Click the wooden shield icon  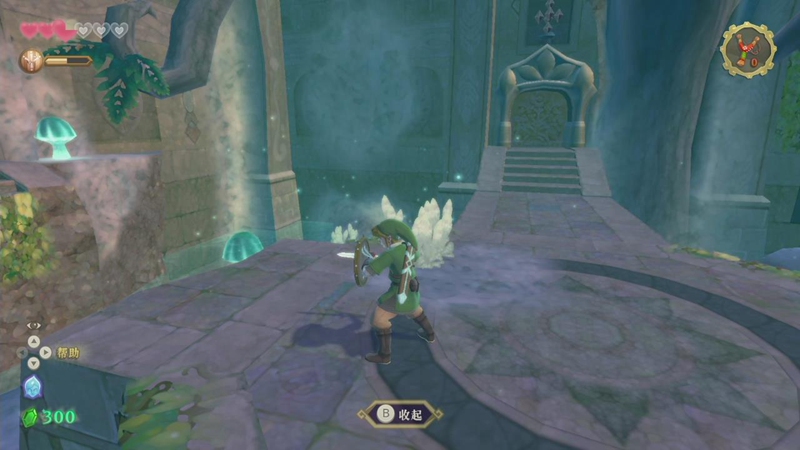tap(31, 61)
